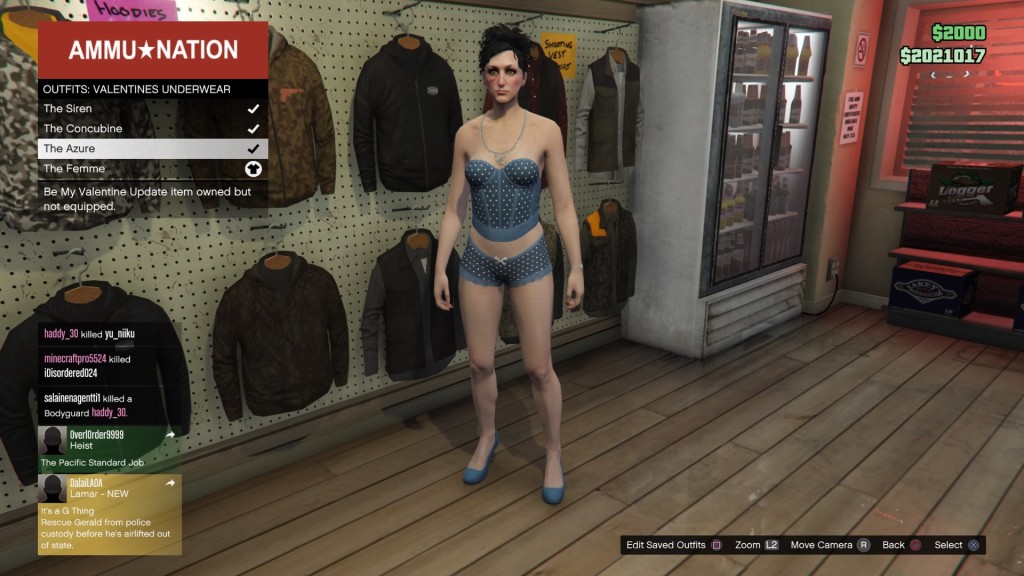This screenshot has width=1024, height=576.
Task: Choose The Concubine outfit entry
Action: coord(152,129)
